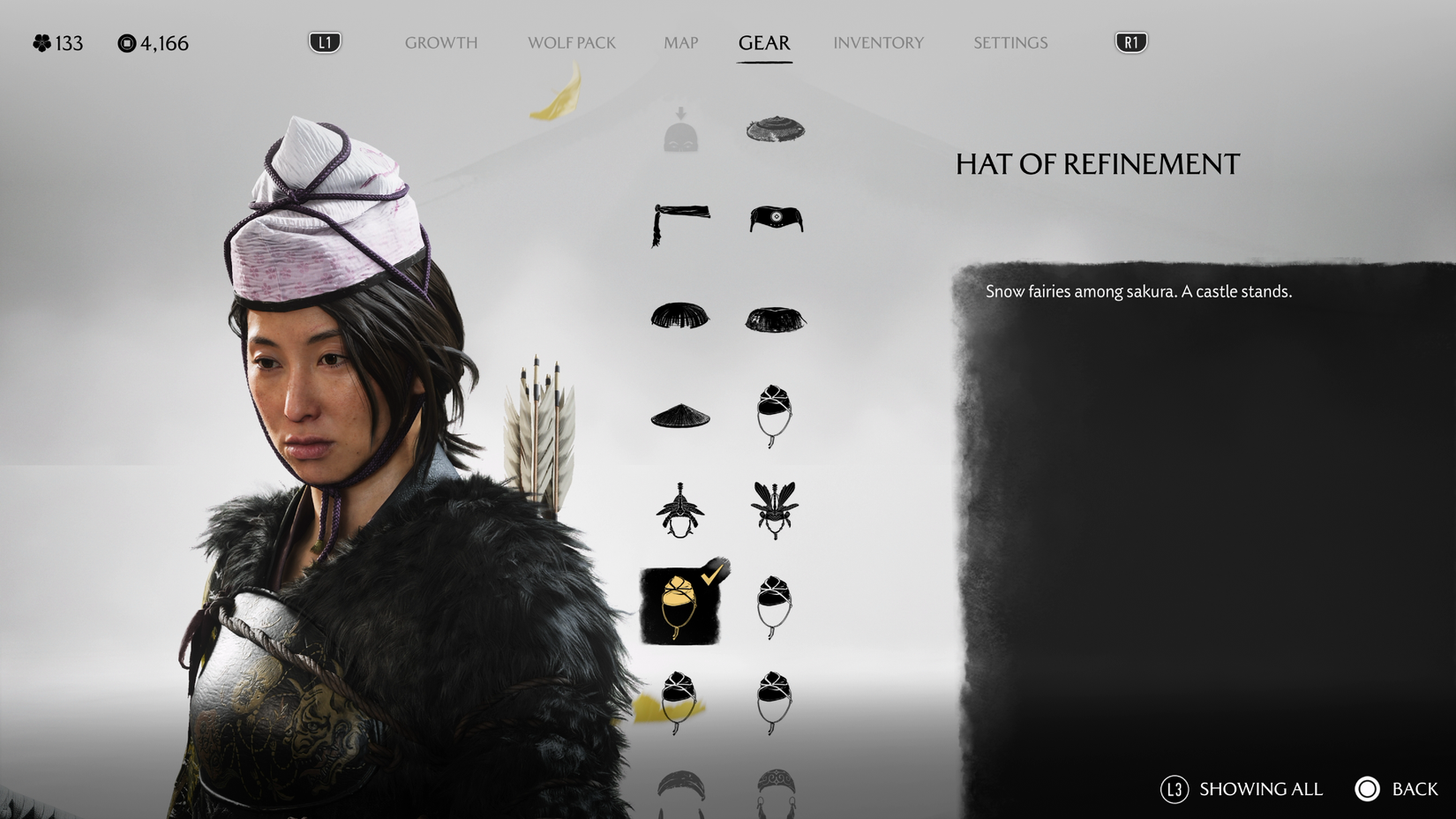
Task: Switch to the Wolf Pack tab
Action: click(571, 42)
